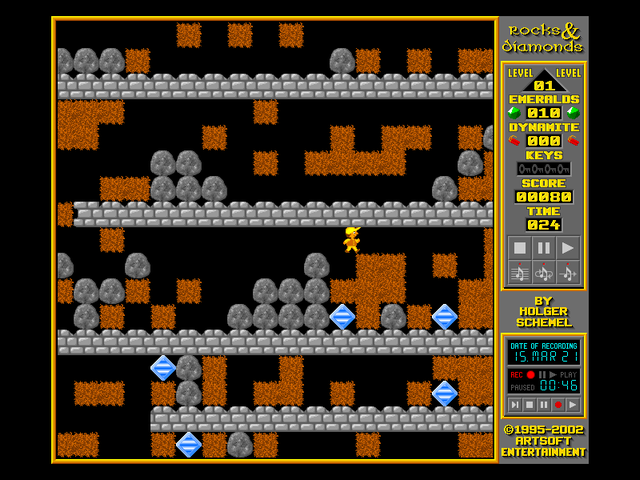Eject the tape with the skip-to-end button

tap(514, 404)
